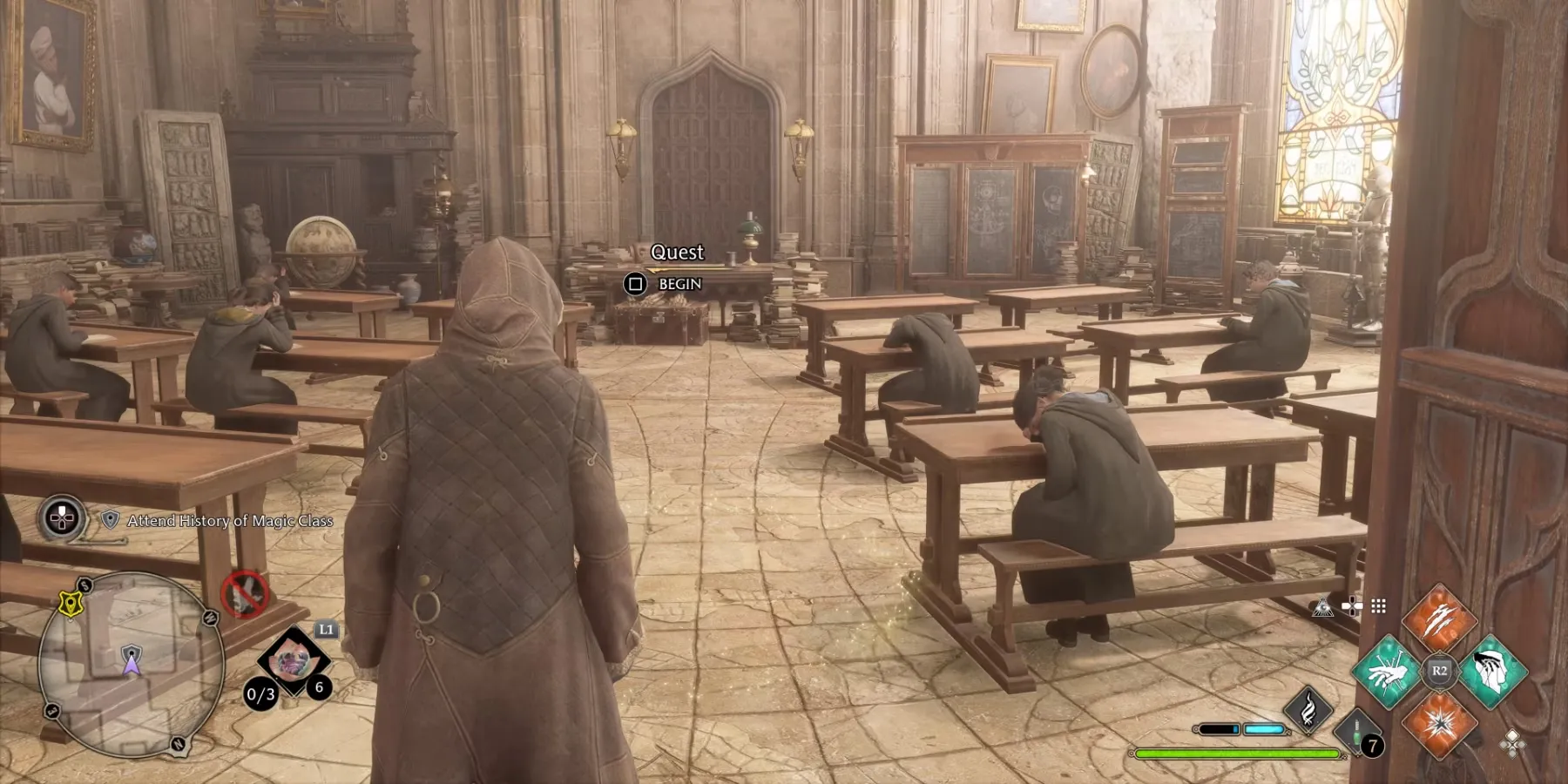Click the no-flying restriction icon

243,593
